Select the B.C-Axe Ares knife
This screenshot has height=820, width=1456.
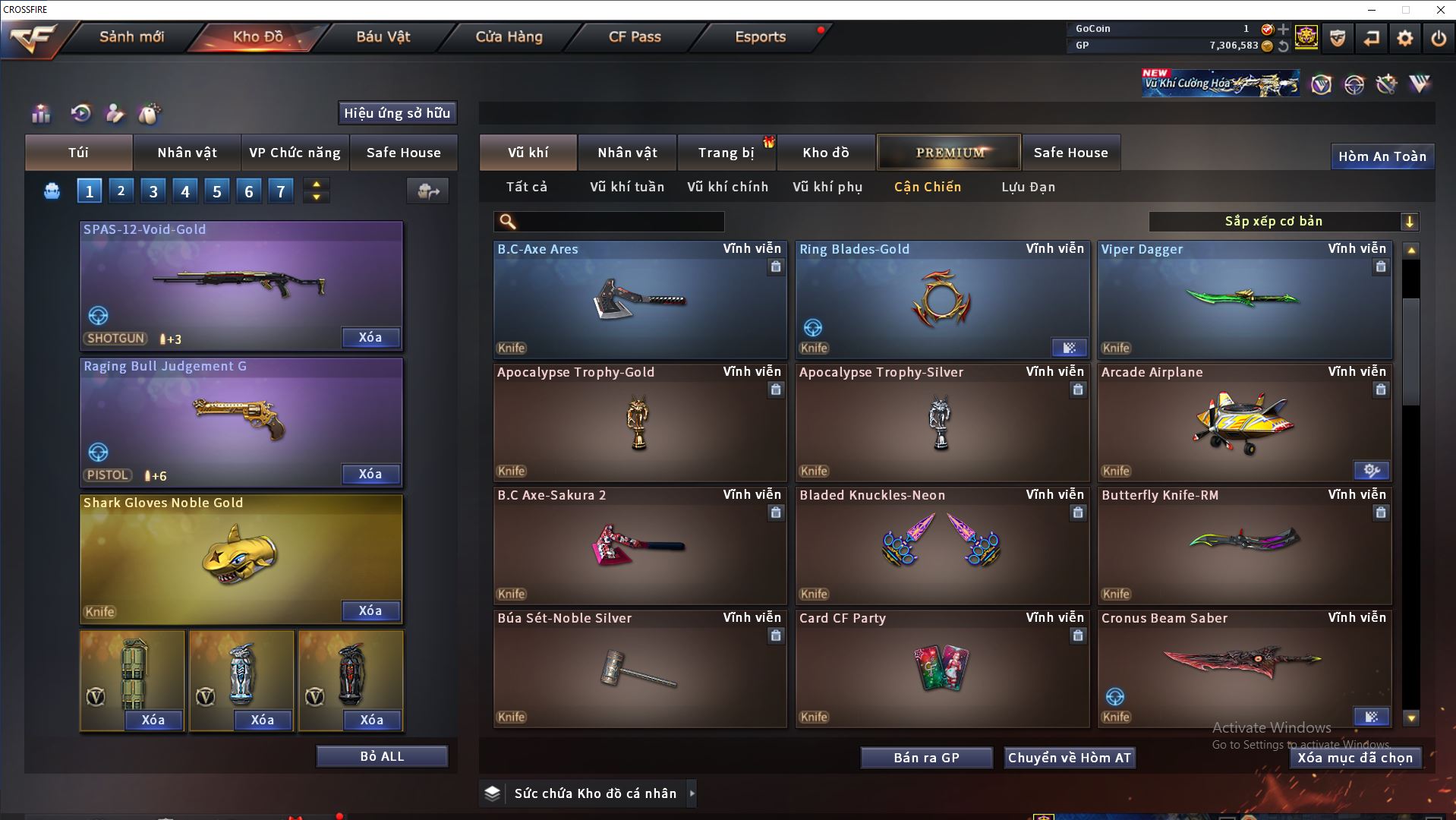pyautogui.click(x=639, y=300)
